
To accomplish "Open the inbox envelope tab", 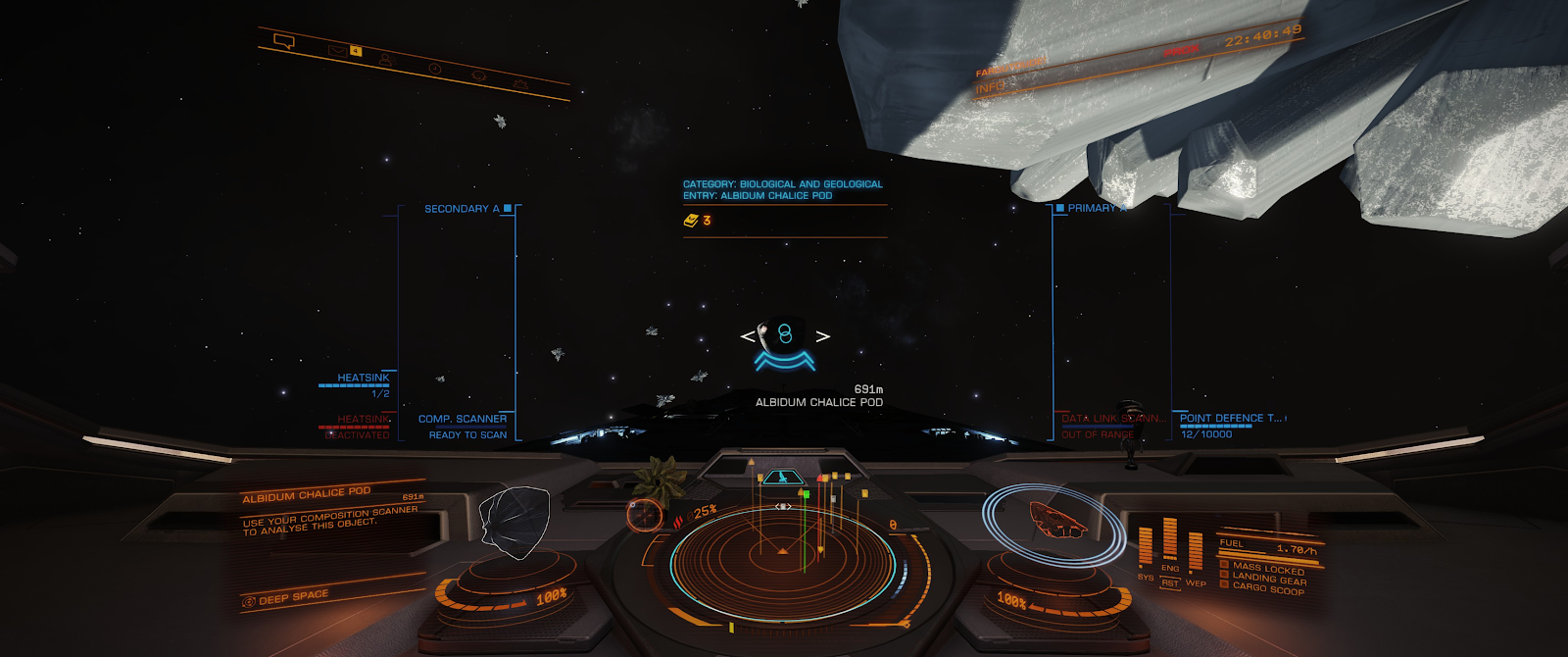I will (338, 49).
